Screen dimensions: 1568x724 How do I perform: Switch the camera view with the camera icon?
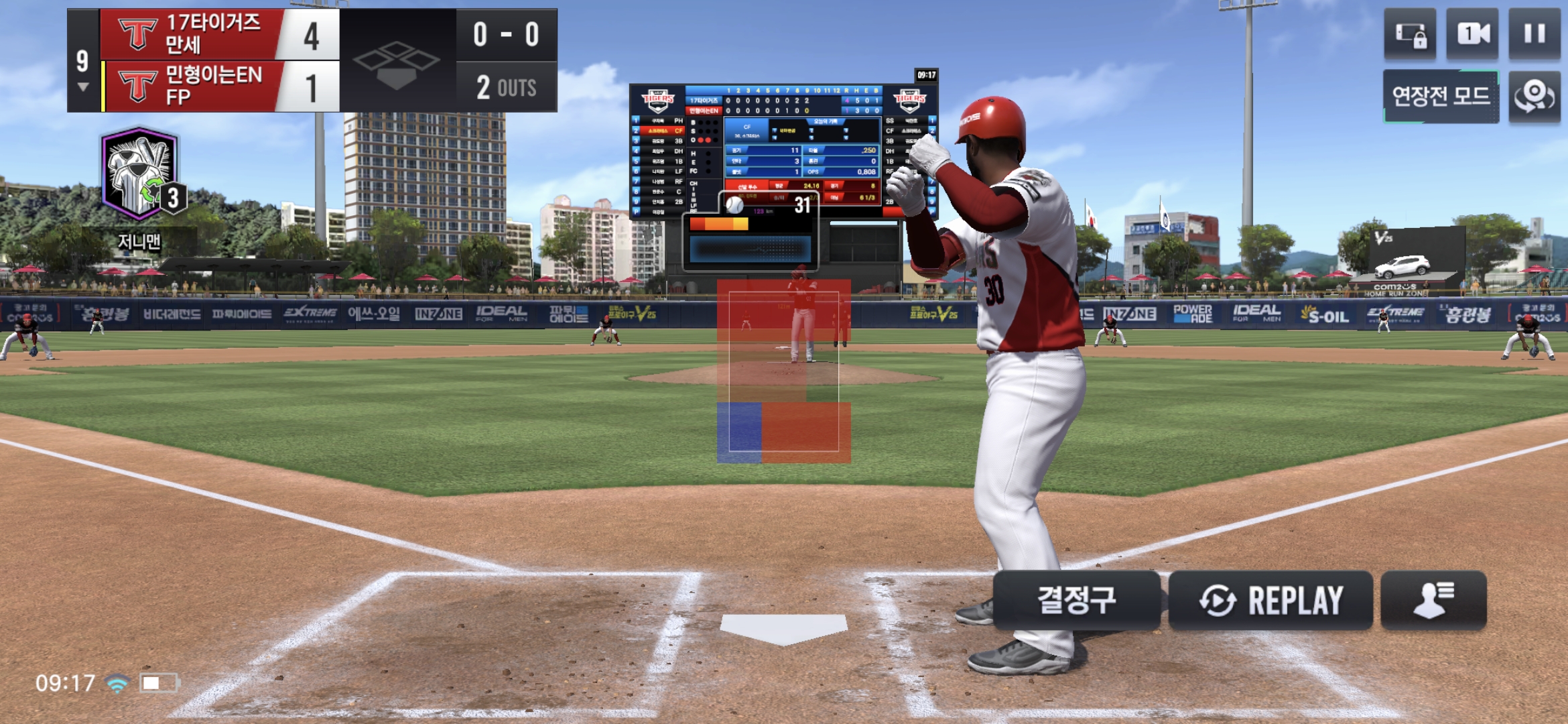pyautogui.click(x=1473, y=34)
